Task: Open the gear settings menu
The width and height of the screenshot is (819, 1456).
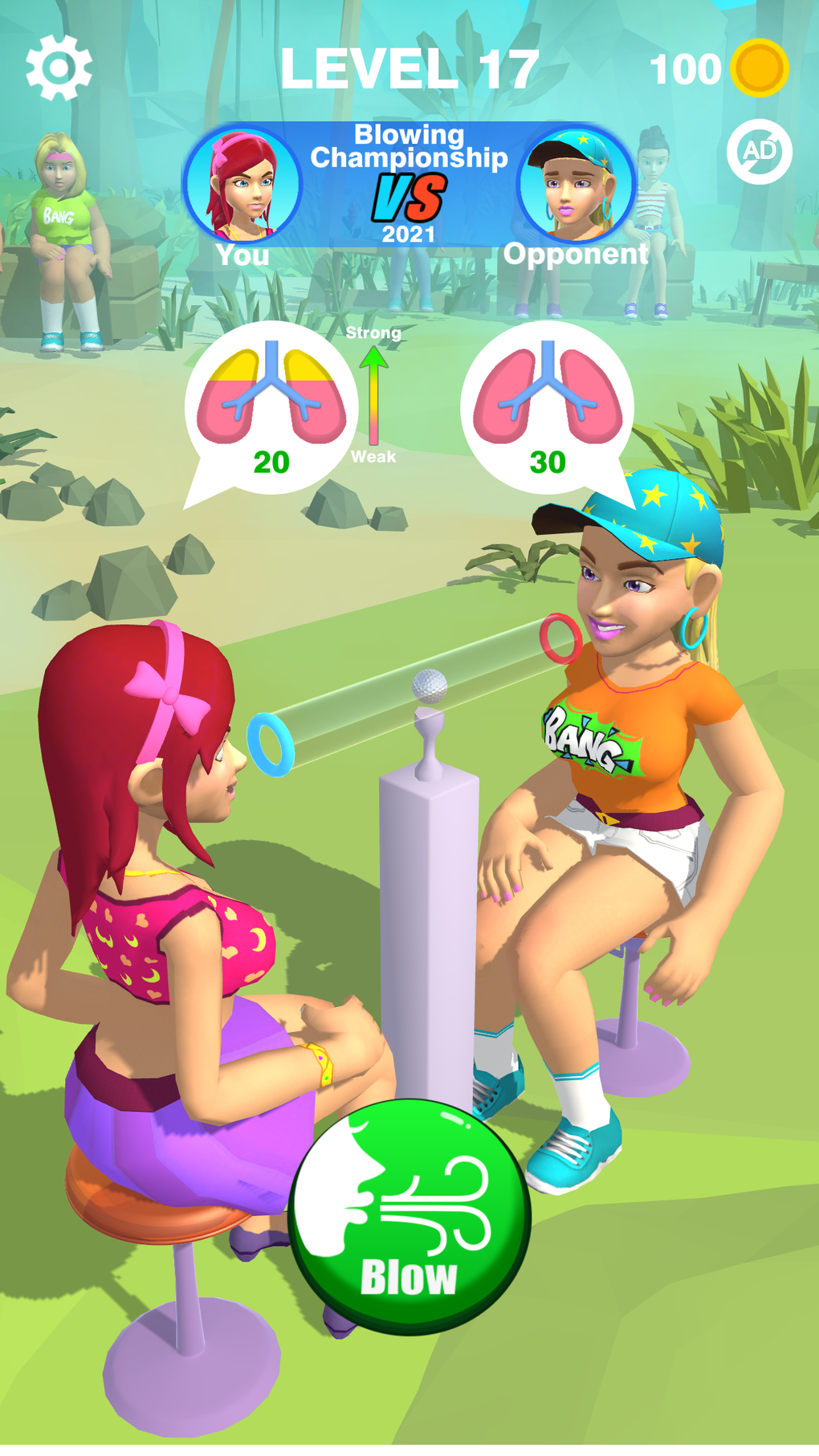Action: coord(59,68)
